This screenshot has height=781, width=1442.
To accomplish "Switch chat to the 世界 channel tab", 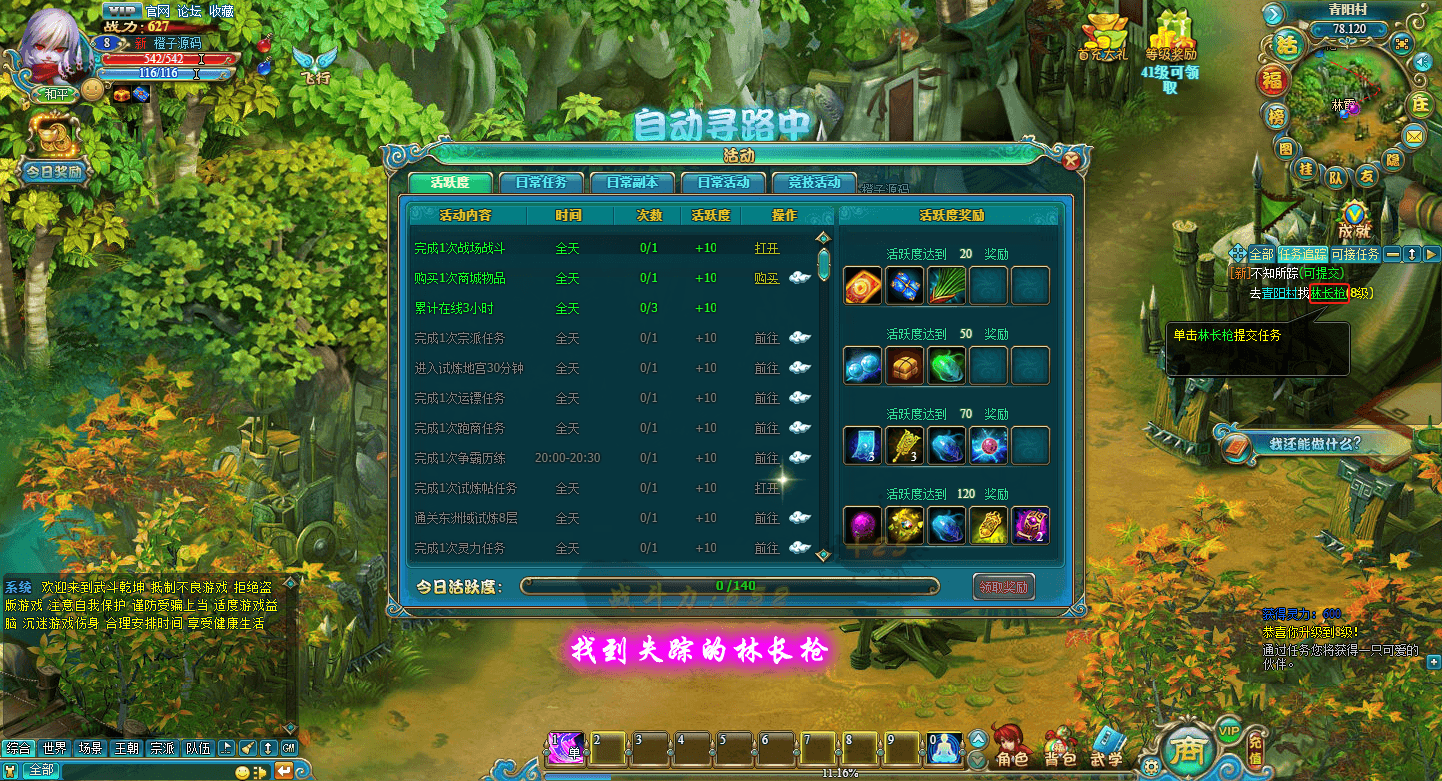I will click(x=54, y=747).
